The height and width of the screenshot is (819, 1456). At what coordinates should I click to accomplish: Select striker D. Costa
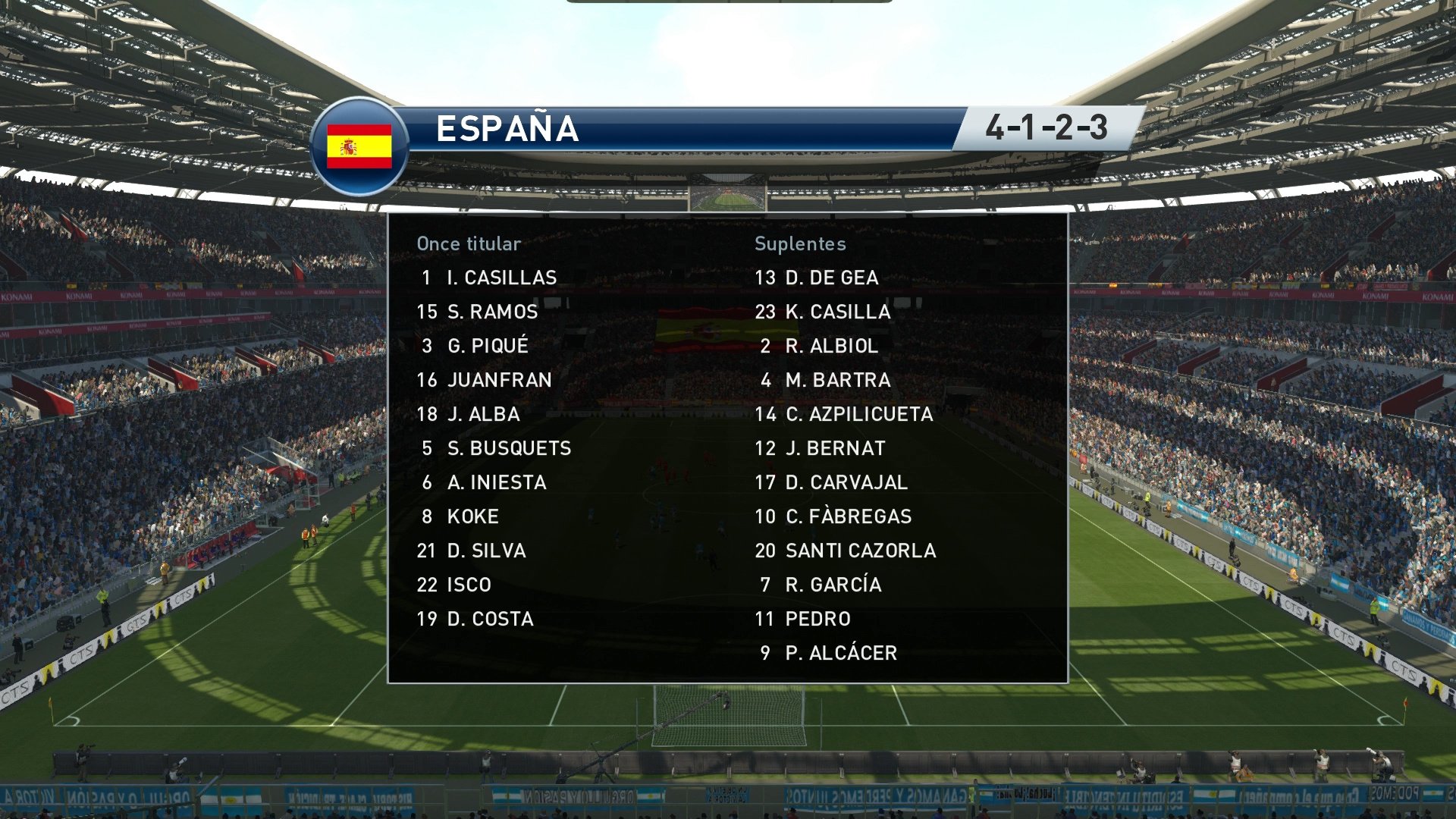pyautogui.click(x=488, y=619)
